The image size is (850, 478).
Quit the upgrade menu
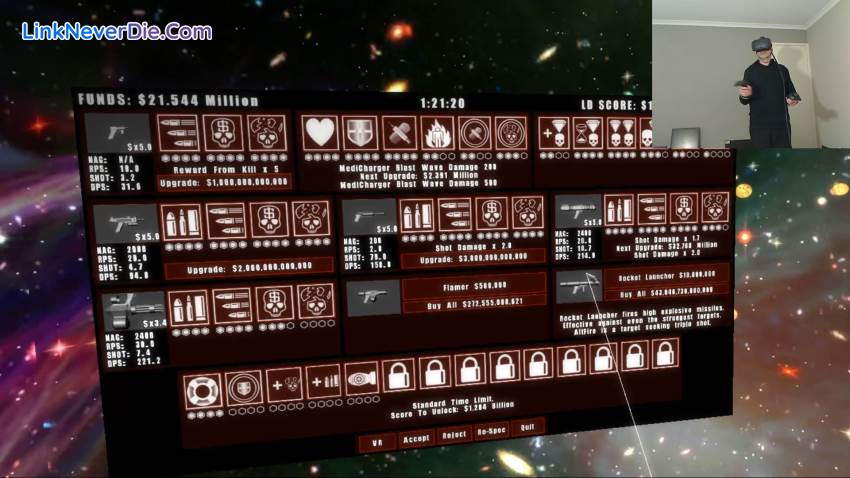527,427
